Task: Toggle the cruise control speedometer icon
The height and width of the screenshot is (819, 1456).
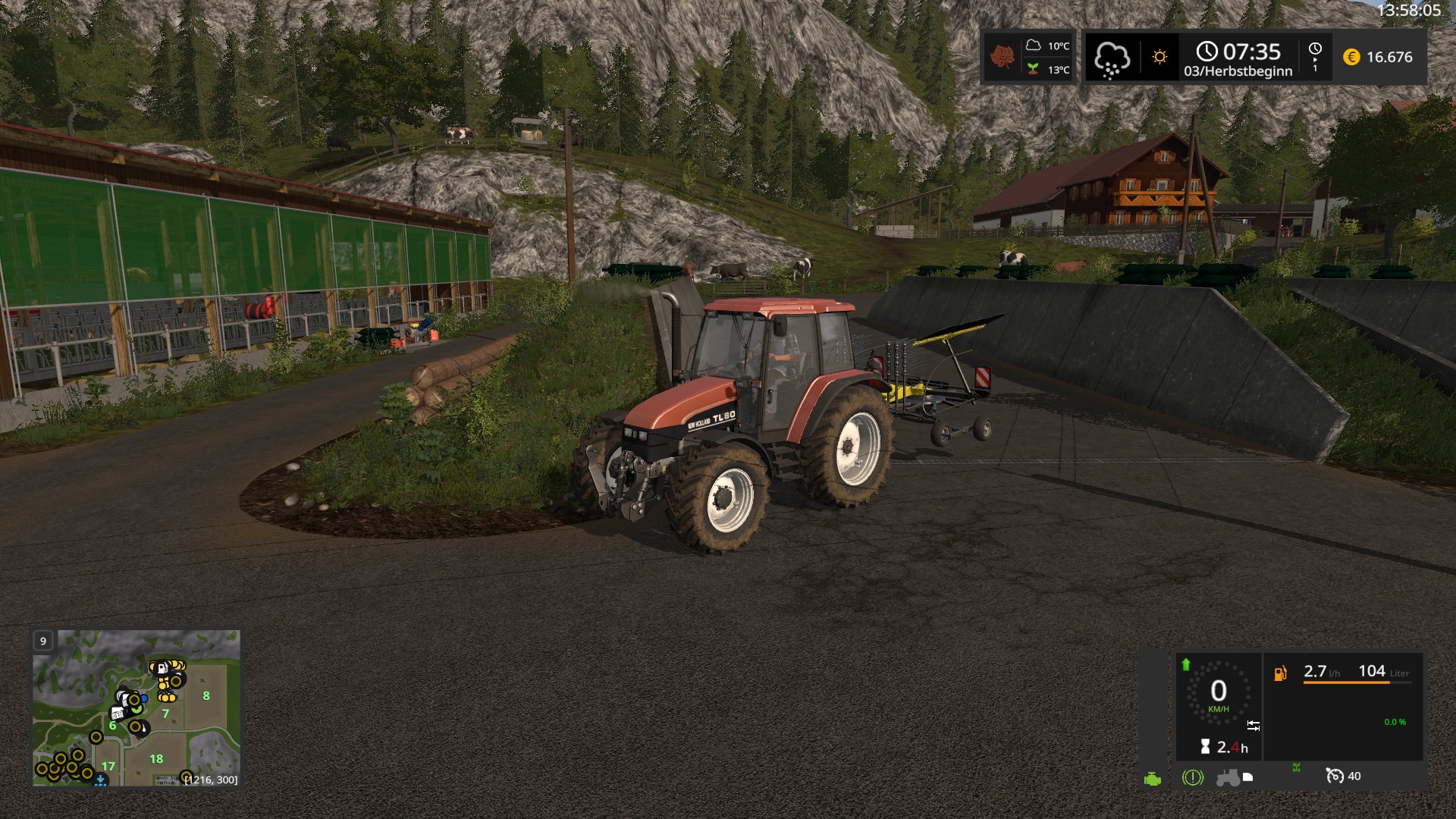Action: tap(1334, 776)
